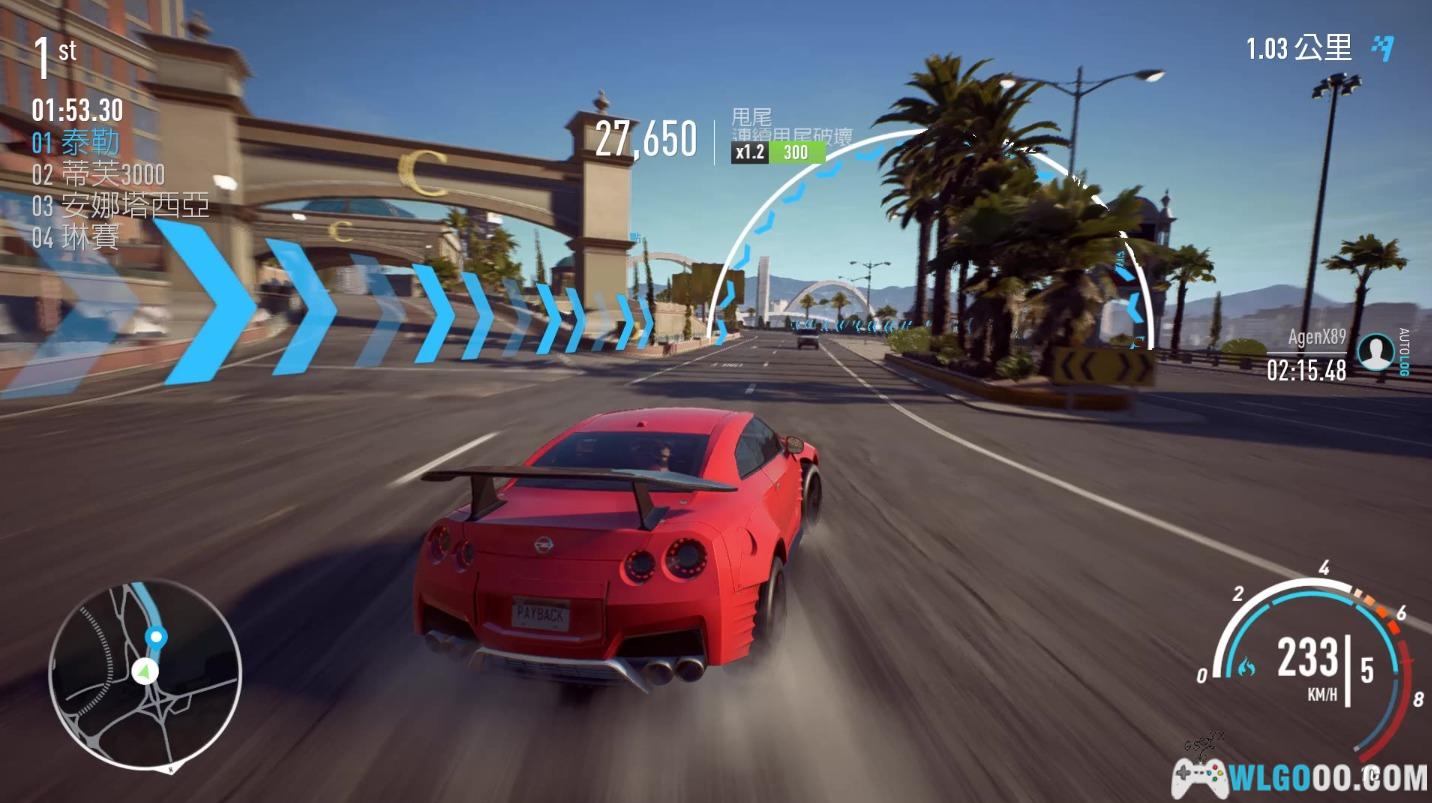Pick racer 琳賽 in the standings

75,237
